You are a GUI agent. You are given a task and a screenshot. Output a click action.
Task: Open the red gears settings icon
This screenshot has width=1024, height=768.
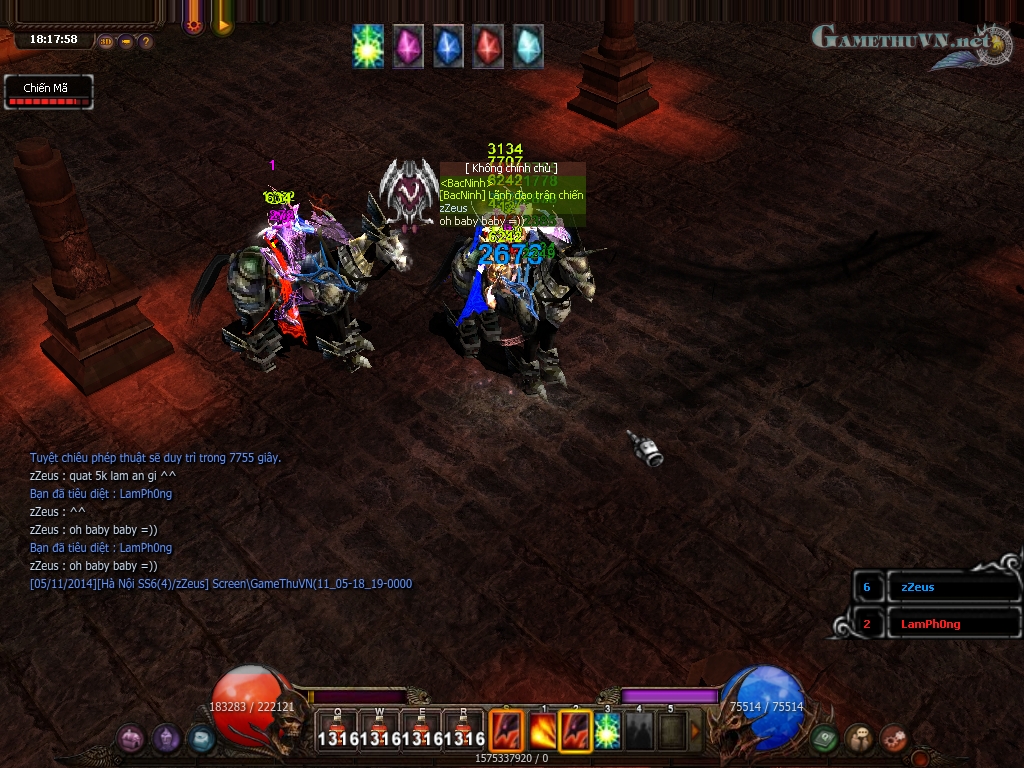point(894,739)
